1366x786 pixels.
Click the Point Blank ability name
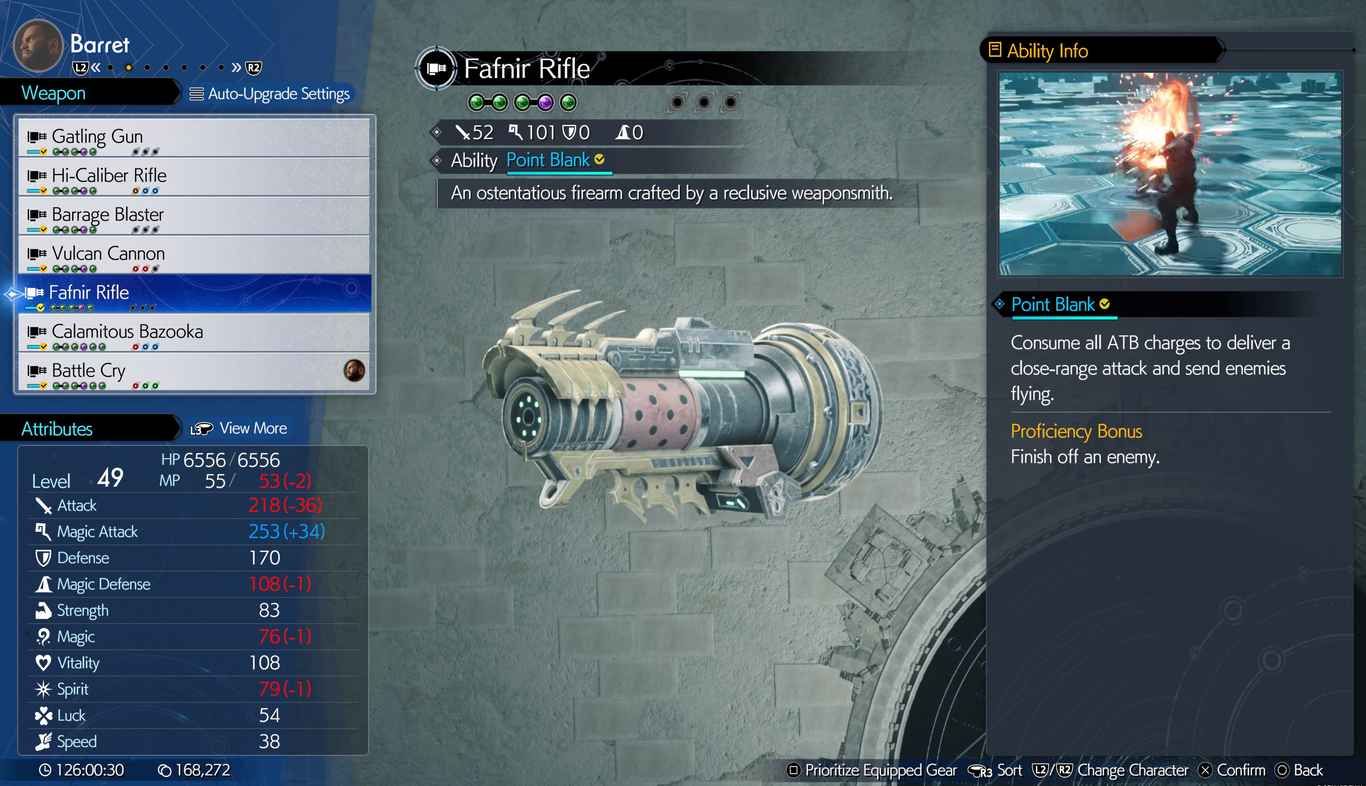[548, 160]
